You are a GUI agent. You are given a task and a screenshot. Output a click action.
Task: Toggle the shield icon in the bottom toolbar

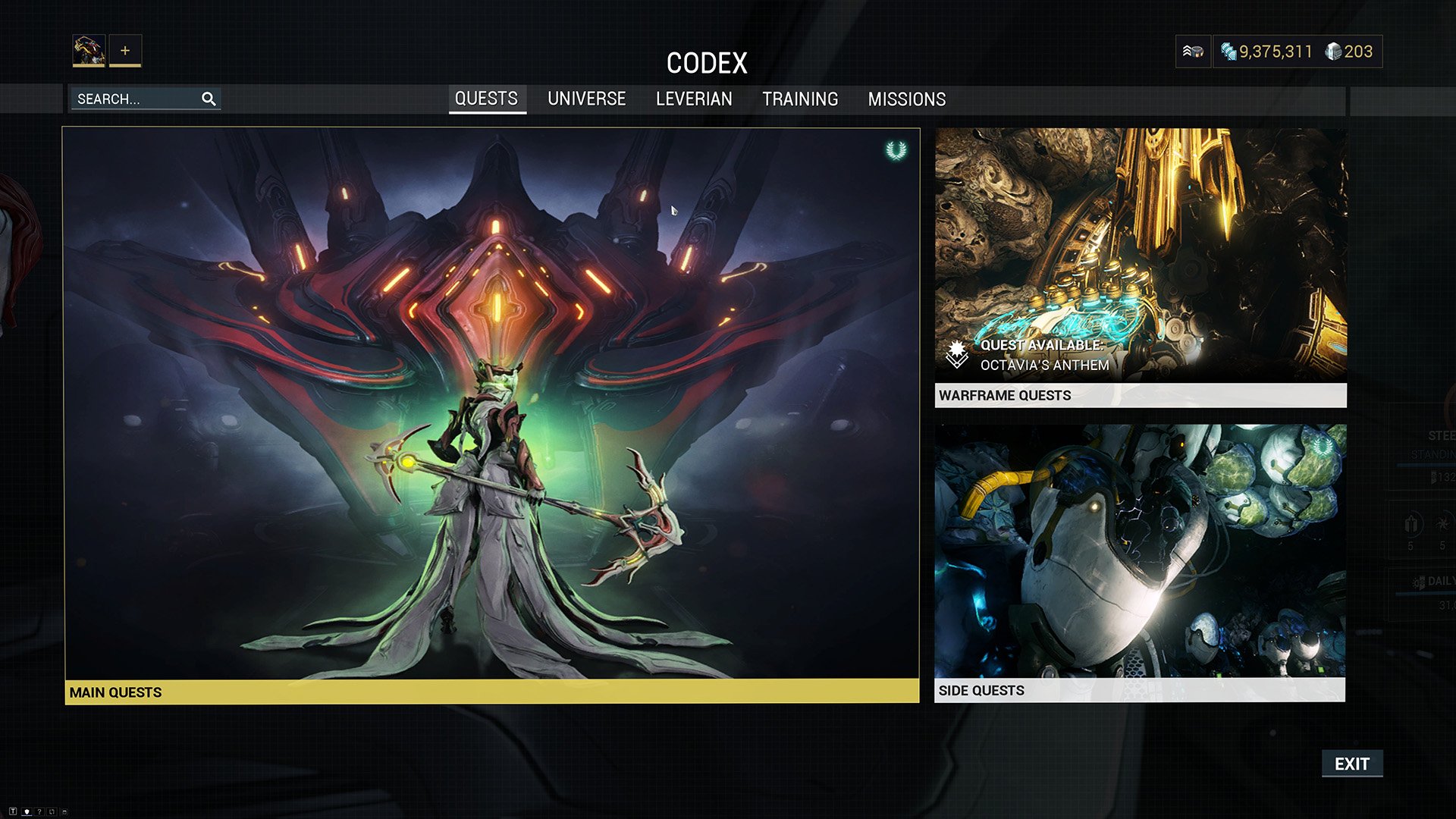(27, 812)
